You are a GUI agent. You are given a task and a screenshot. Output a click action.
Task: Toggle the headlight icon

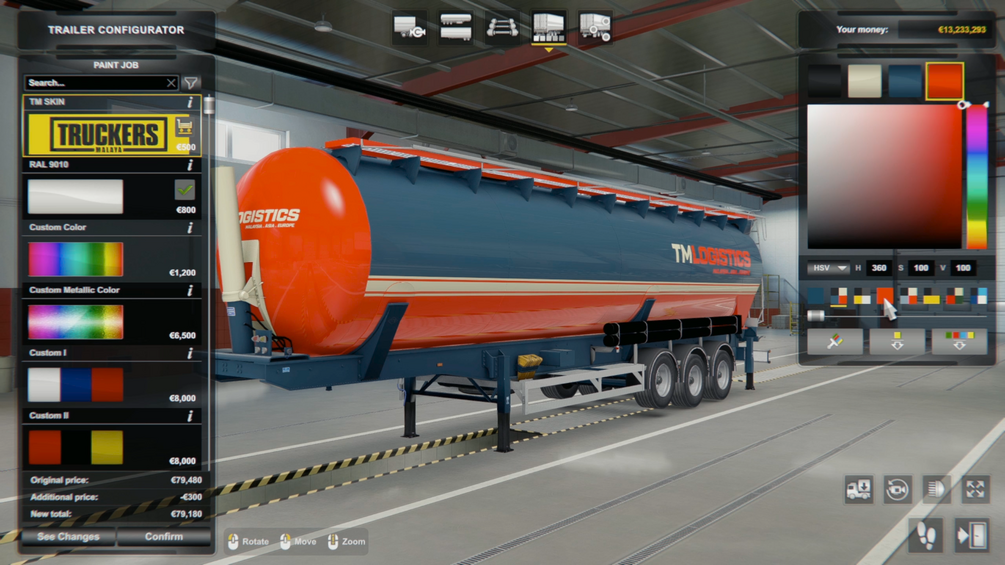(936, 489)
